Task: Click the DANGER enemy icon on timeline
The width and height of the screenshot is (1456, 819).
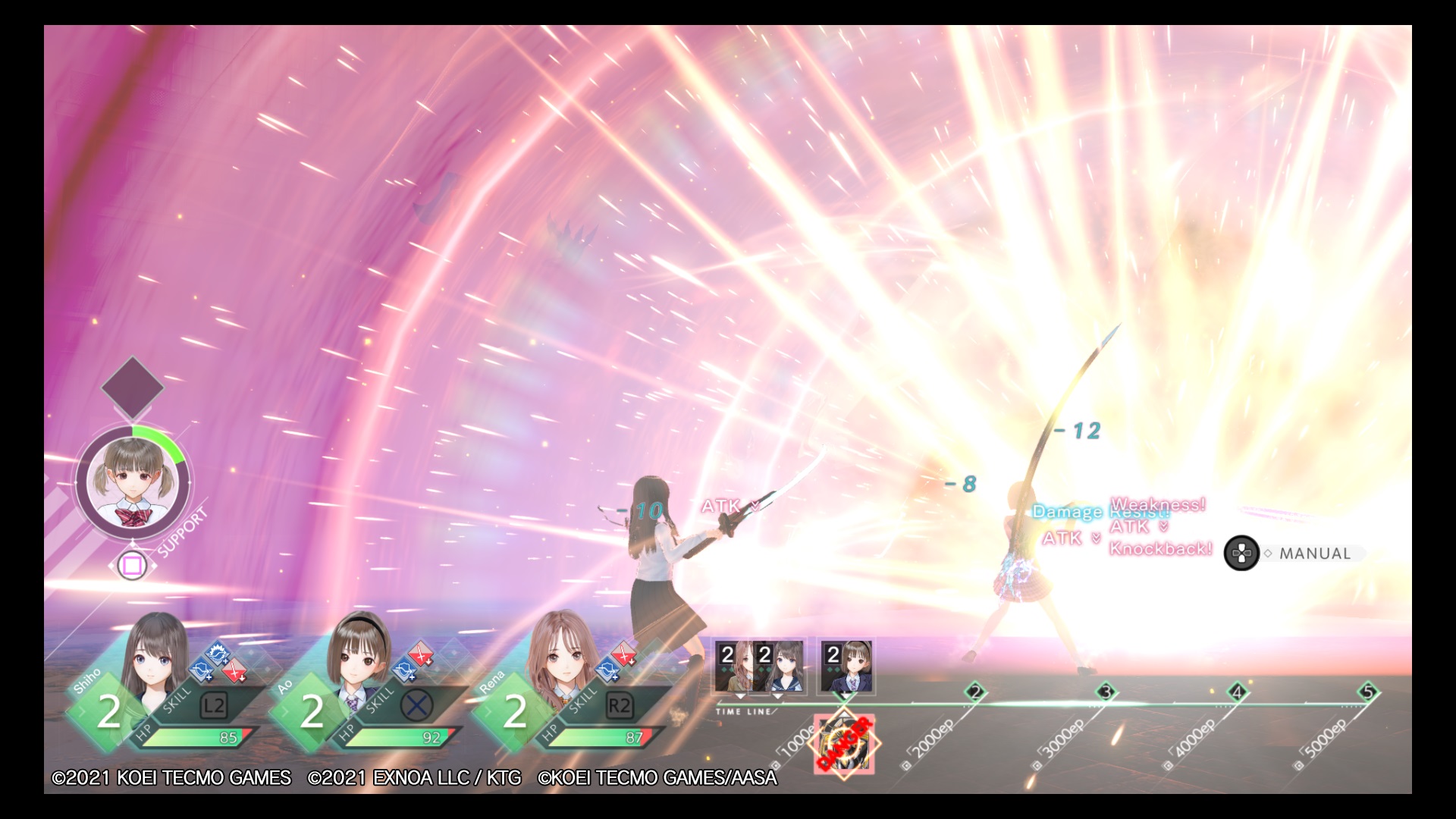Action: pos(844,743)
